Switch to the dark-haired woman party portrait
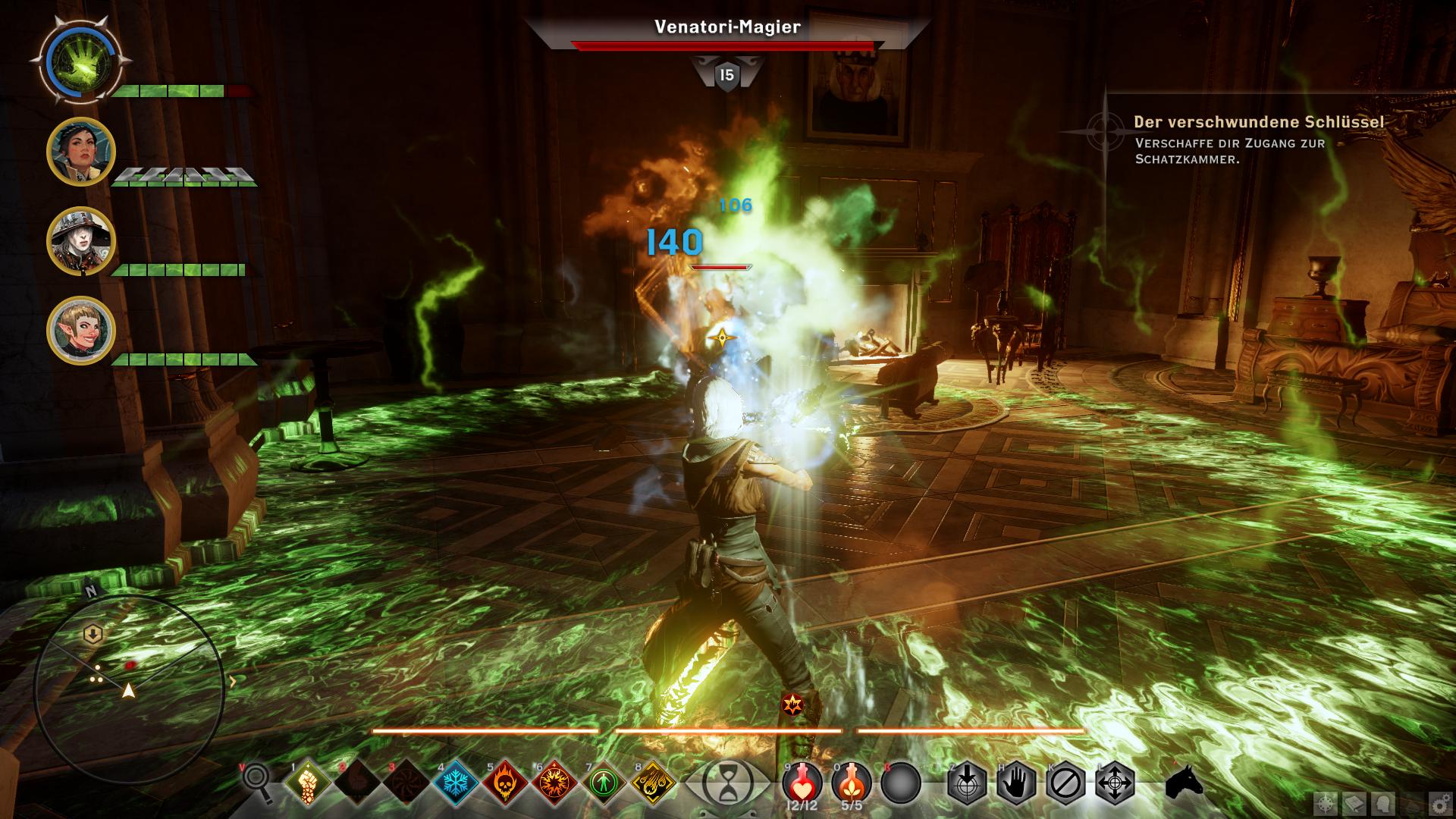 coord(81,152)
